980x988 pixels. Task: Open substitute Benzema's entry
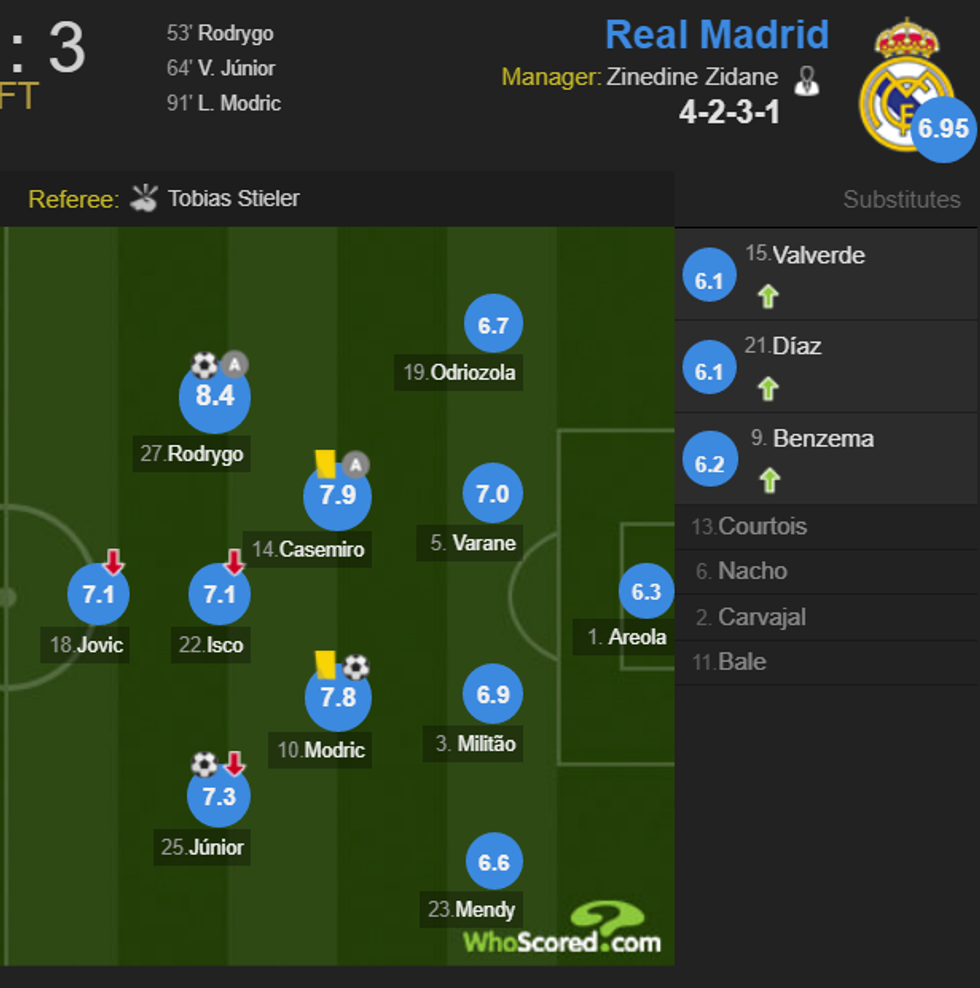(x=822, y=439)
